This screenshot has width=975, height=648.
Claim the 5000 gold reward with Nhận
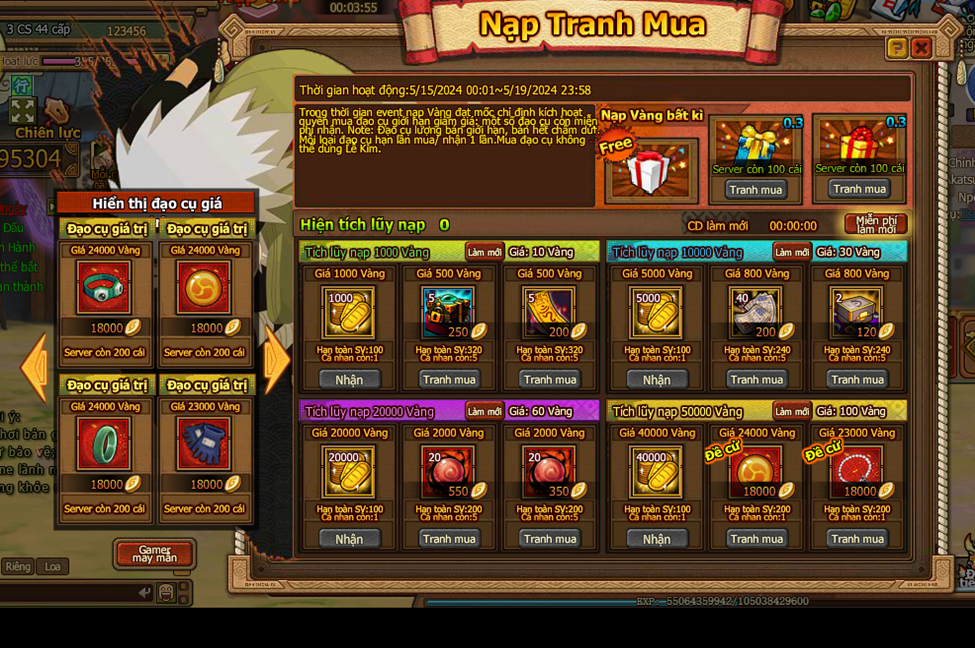click(x=656, y=379)
